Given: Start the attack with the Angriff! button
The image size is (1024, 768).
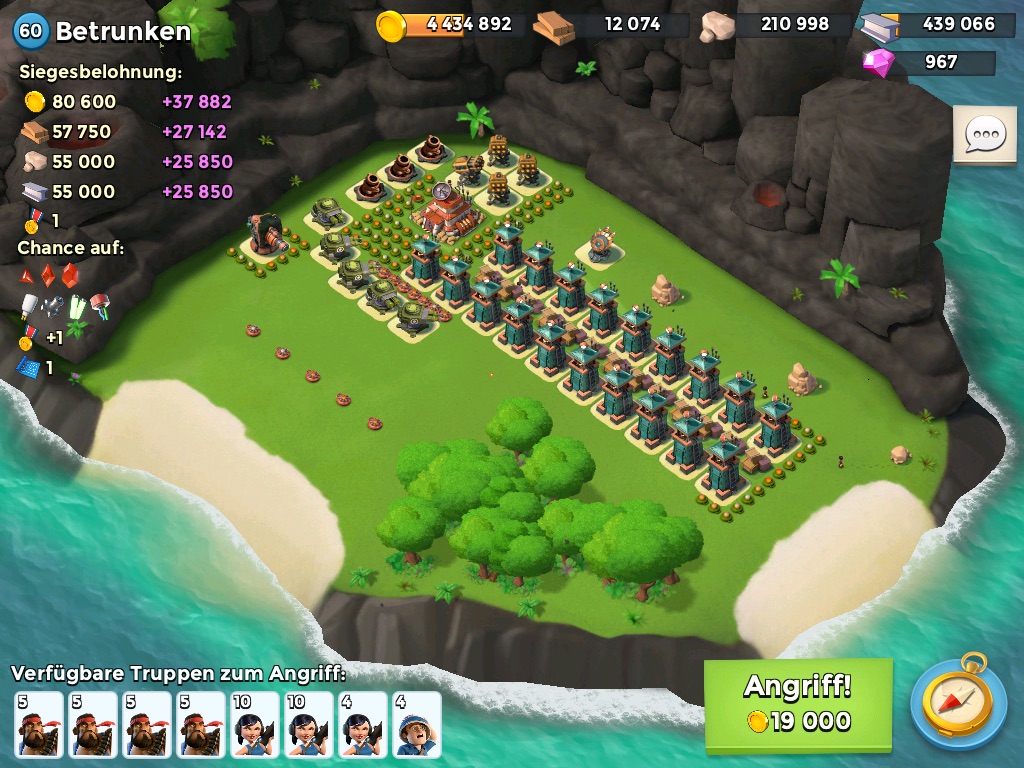Looking at the screenshot, I should tap(797, 704).
